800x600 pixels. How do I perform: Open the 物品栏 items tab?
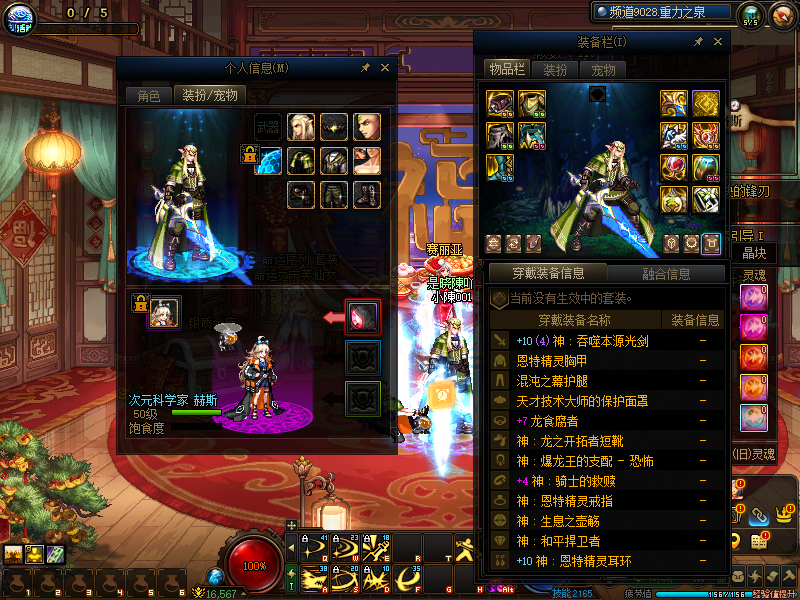pos(506,69)
